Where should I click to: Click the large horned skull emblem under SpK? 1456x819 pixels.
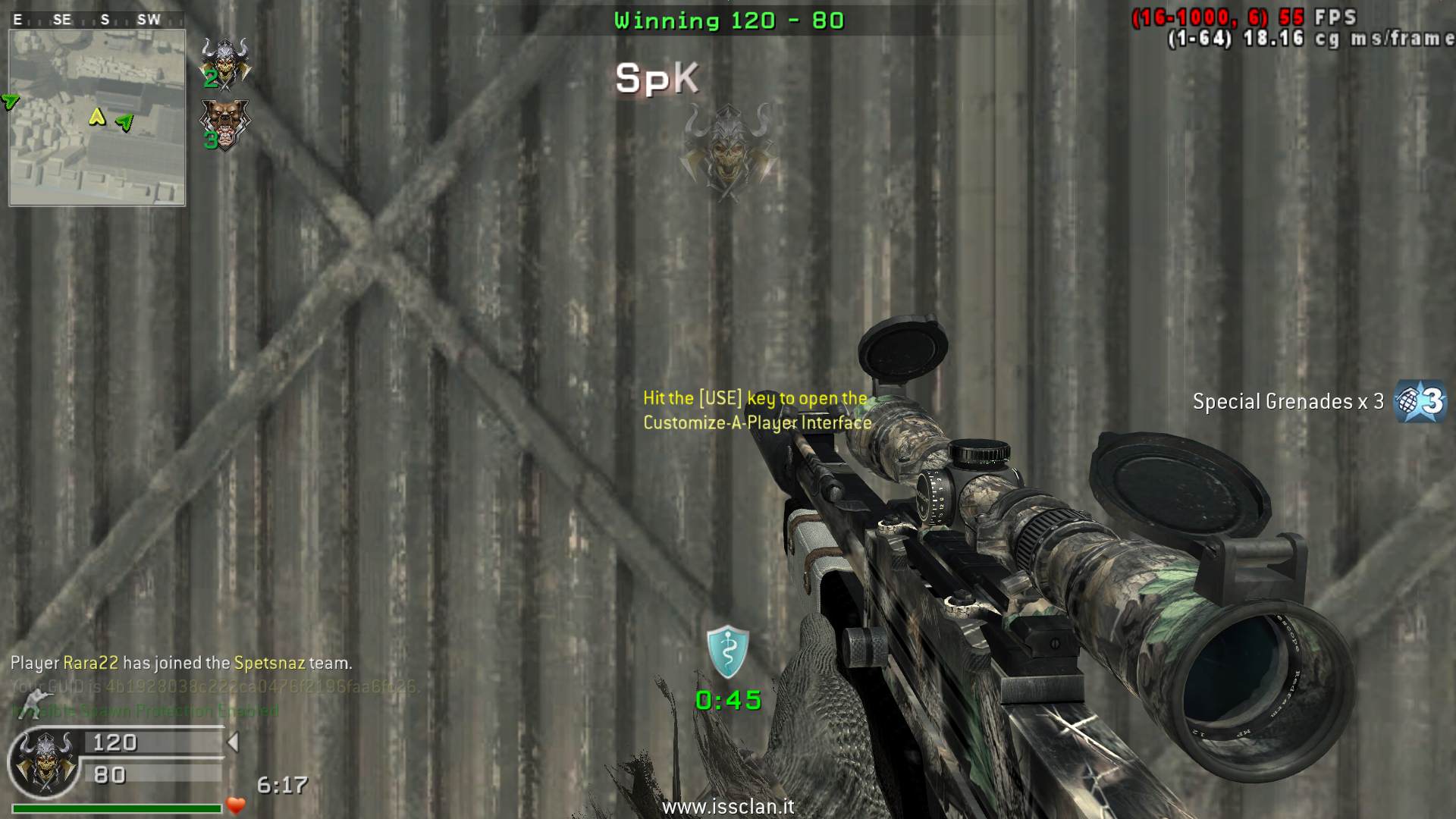[x=728, y=152]
